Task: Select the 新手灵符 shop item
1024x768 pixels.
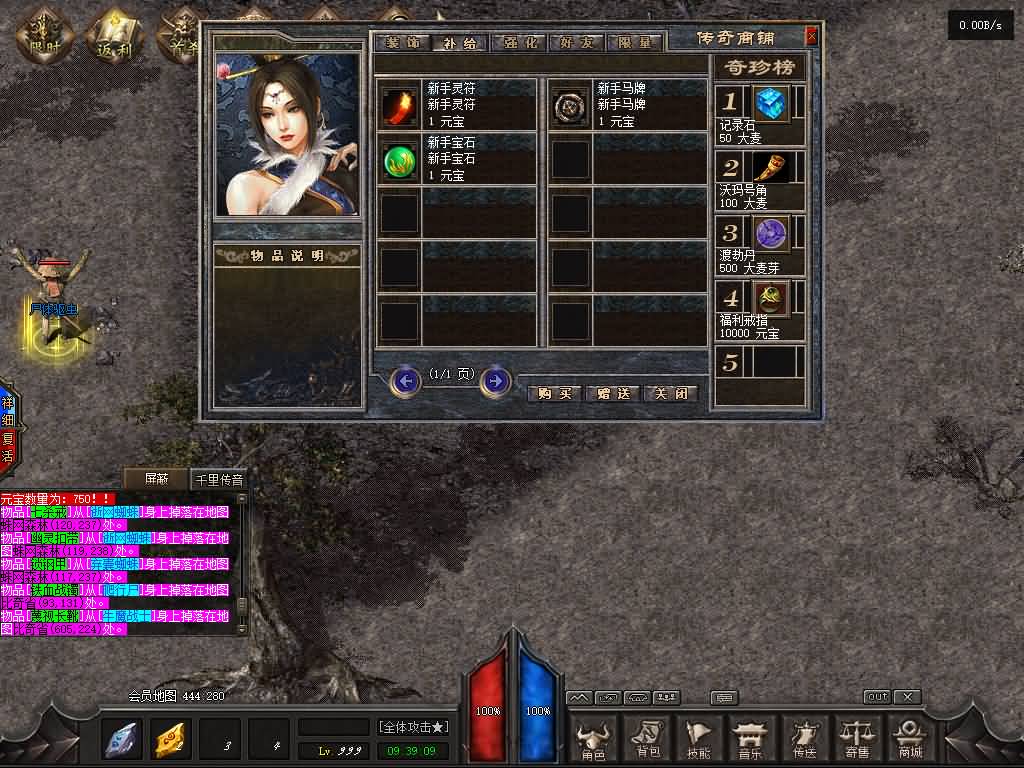Action: point(400,105)
